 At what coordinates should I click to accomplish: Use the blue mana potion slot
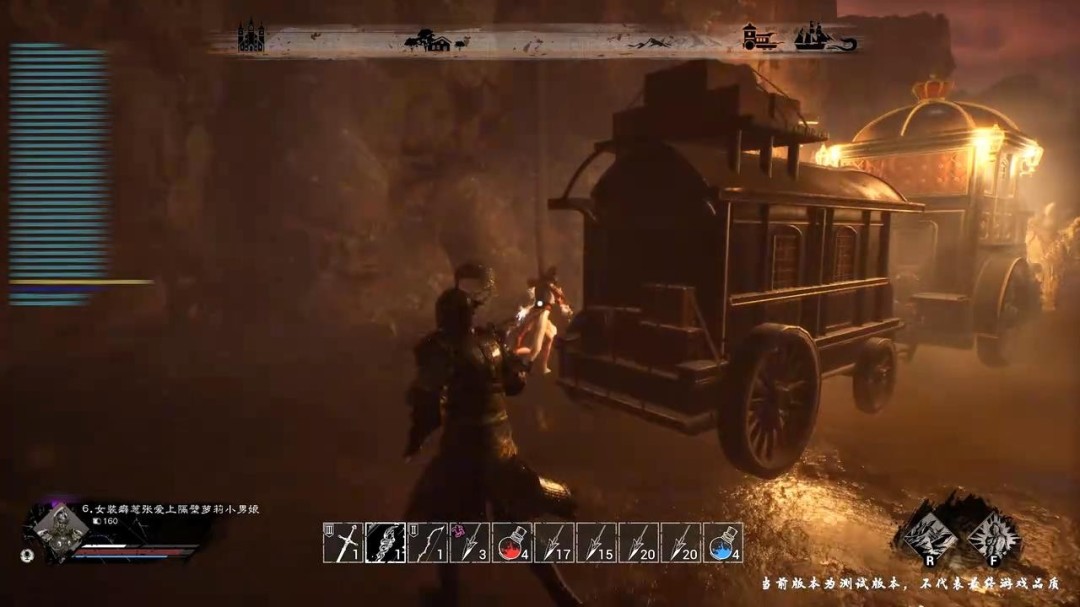pyautogui.click(x=723, y=541)
